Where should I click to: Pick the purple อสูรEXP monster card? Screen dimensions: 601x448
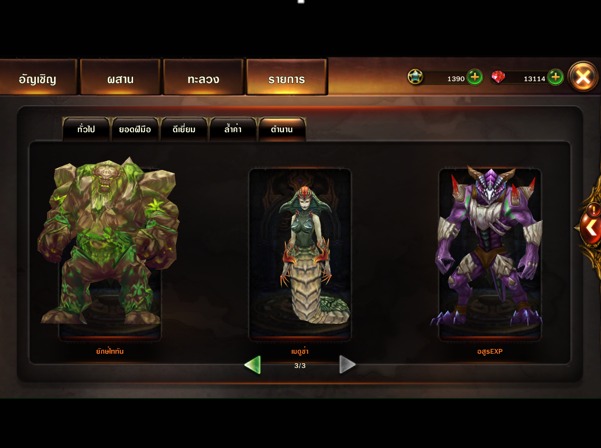click(489, 252)
